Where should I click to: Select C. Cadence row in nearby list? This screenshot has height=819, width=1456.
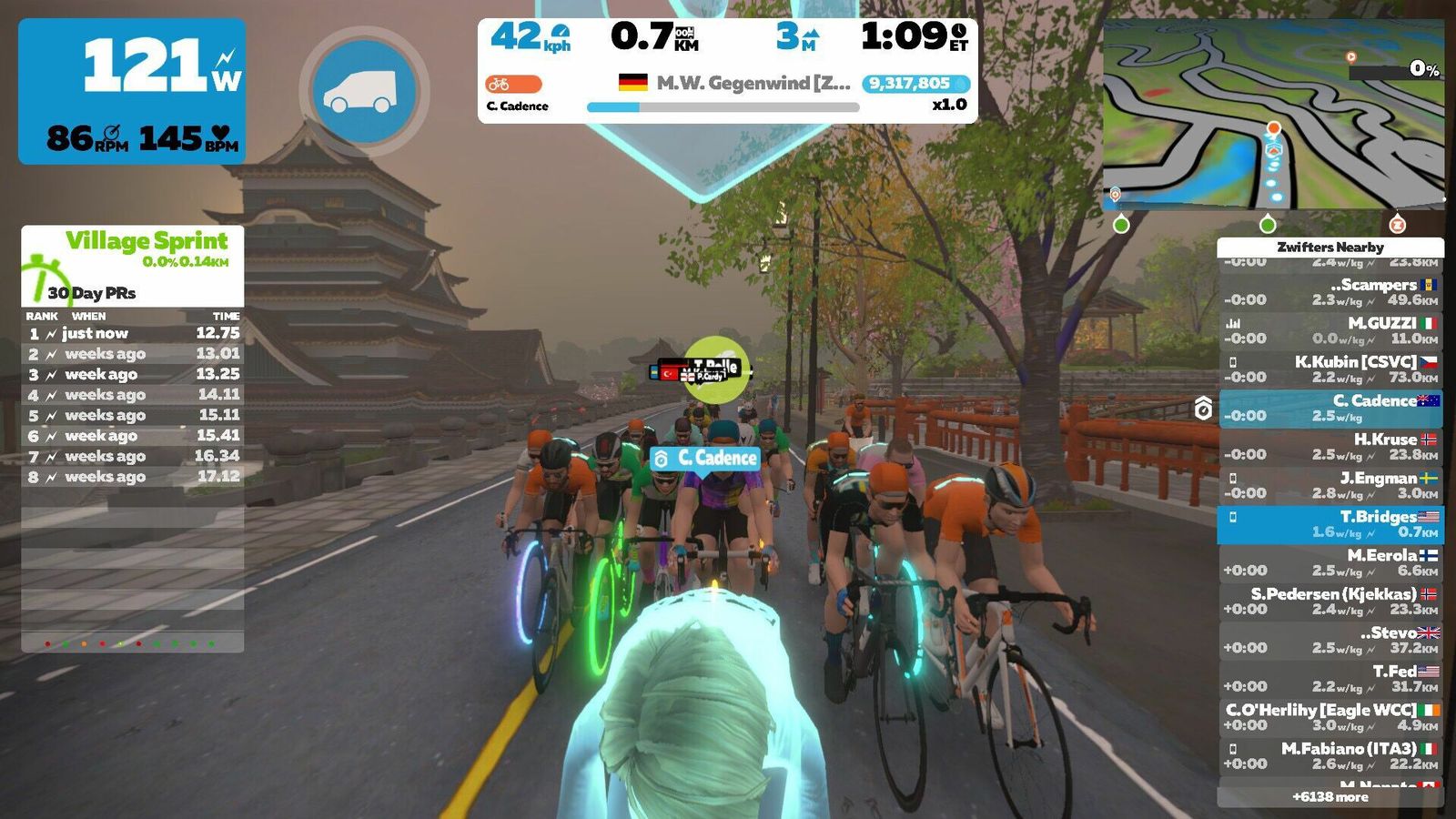click(1330, 408)
